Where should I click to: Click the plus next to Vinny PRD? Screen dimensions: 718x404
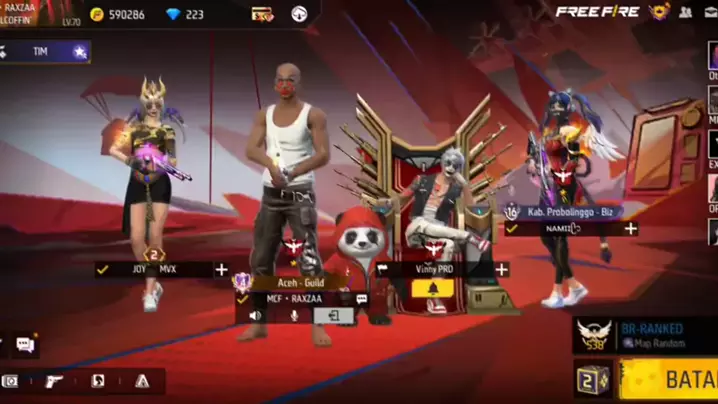pos(501,269)
